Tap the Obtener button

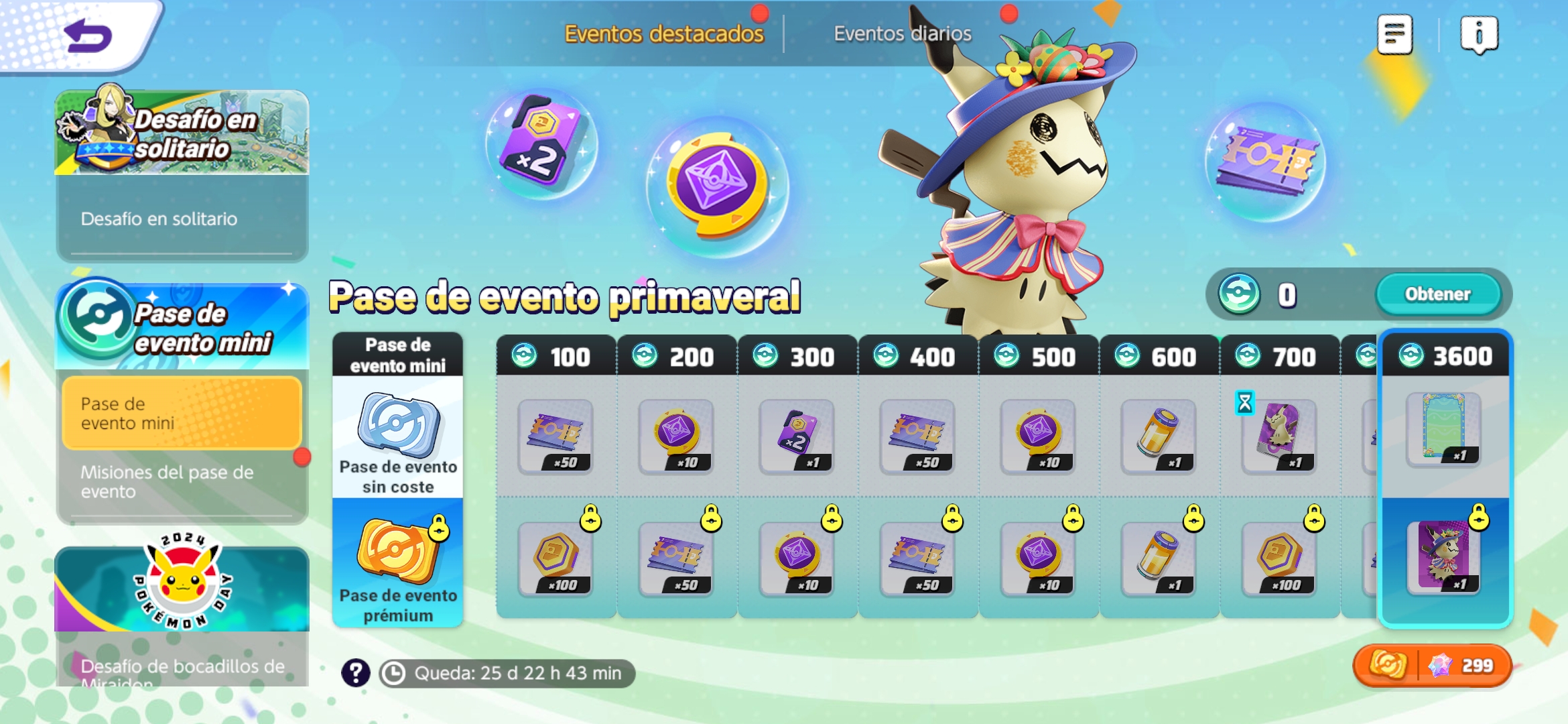pyautogui.click(x=1437, y=294)
